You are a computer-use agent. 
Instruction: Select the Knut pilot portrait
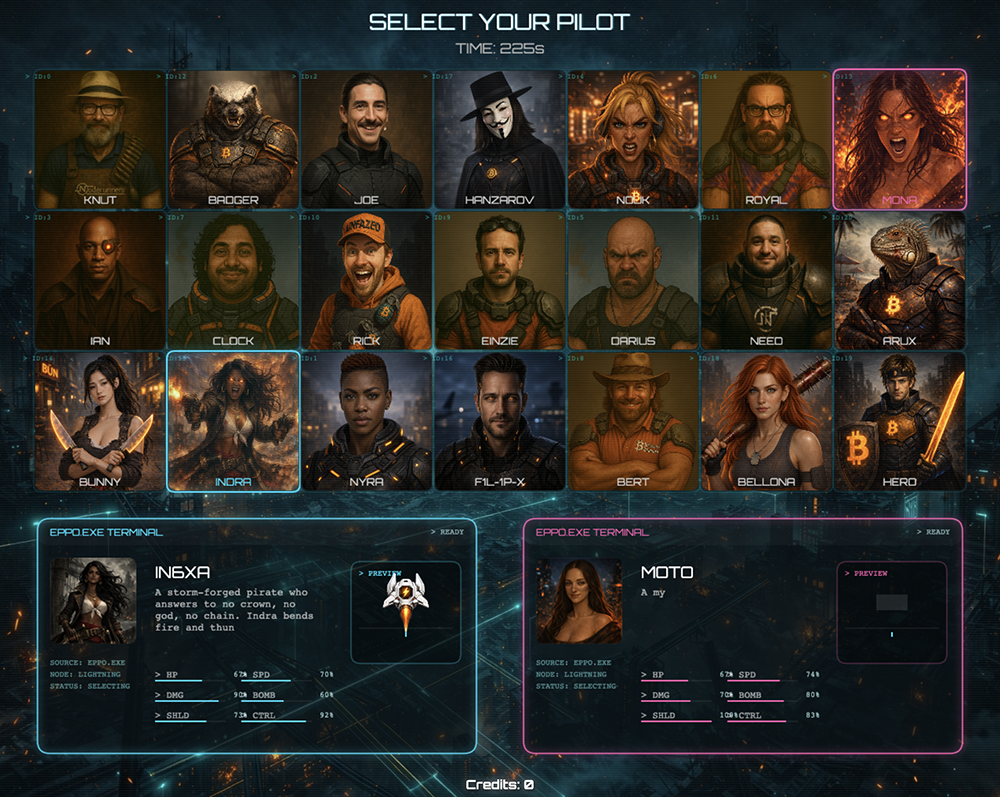(99, 139)
